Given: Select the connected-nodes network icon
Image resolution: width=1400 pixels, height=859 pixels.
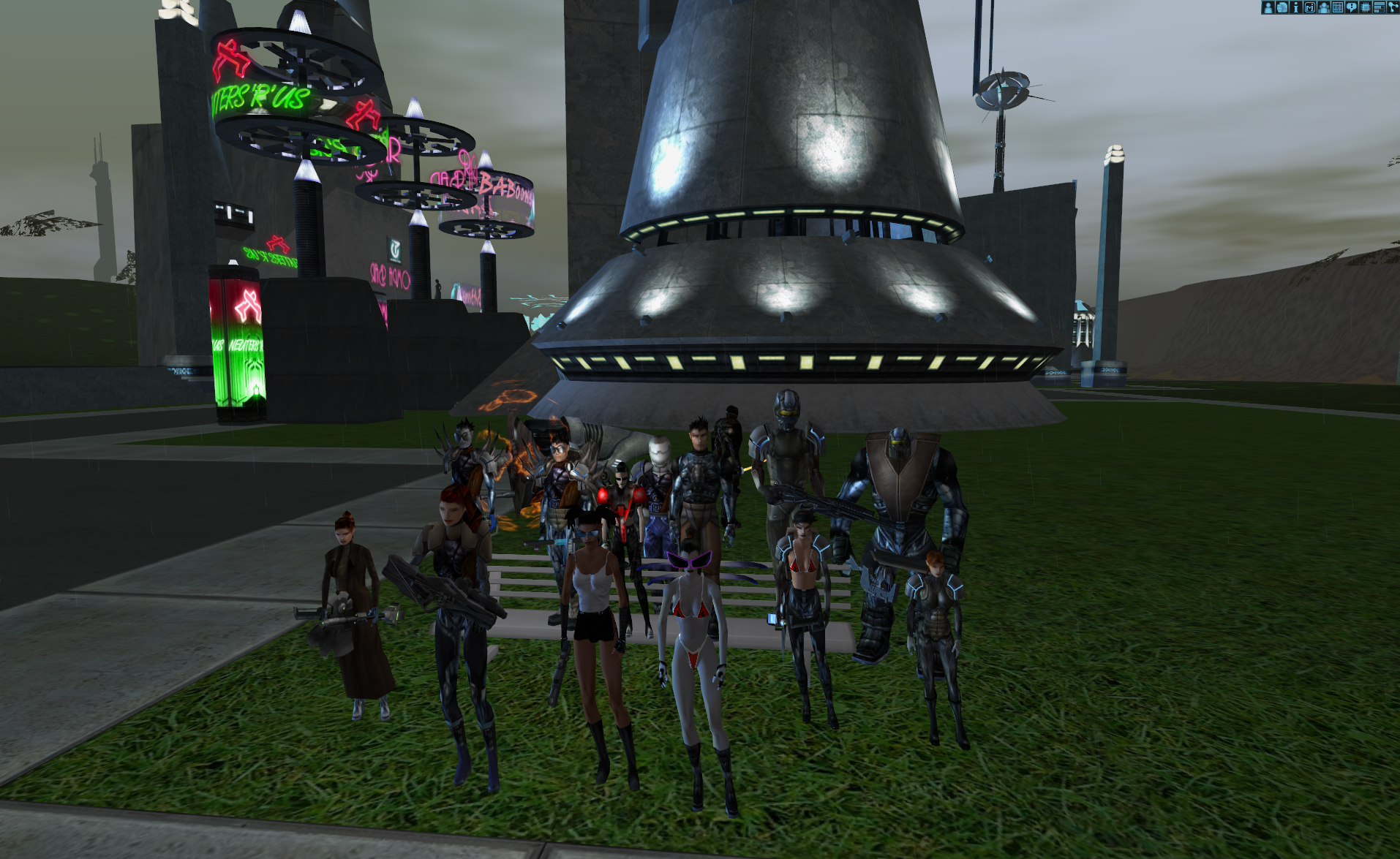Looking at the screenshot, I should [1393, 7].
